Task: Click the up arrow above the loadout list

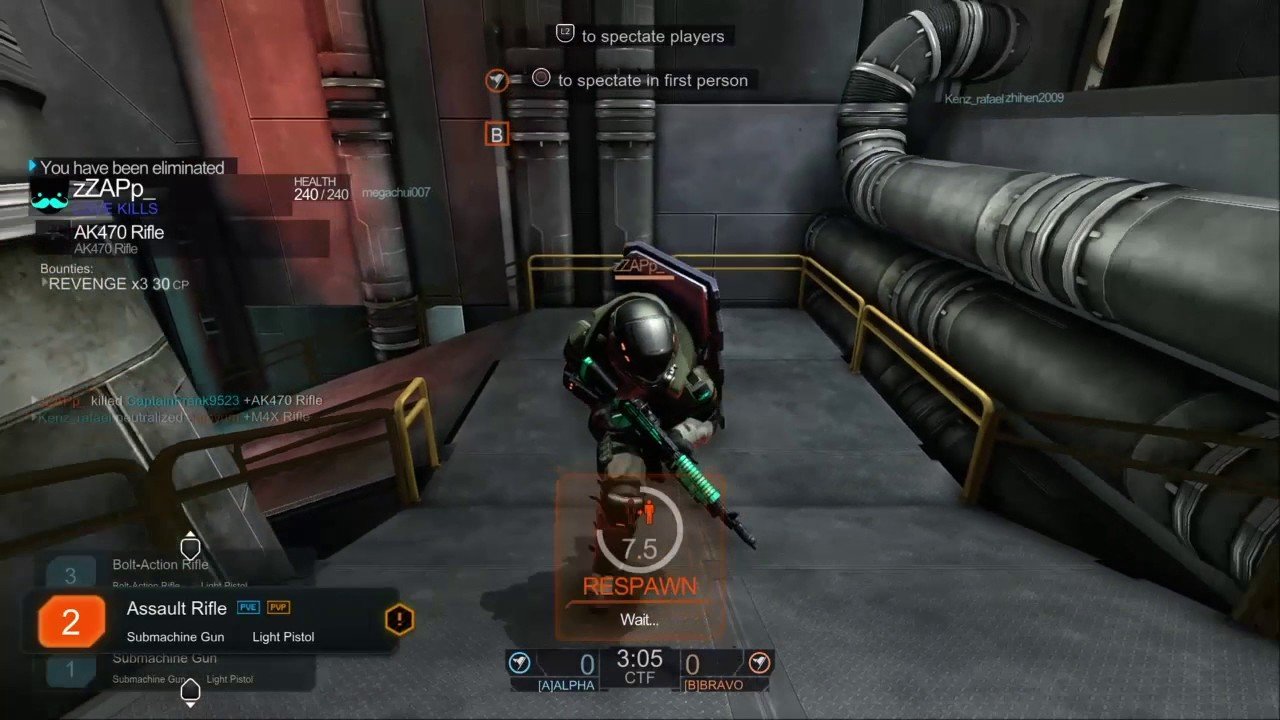Action: [x=190, y=547]
